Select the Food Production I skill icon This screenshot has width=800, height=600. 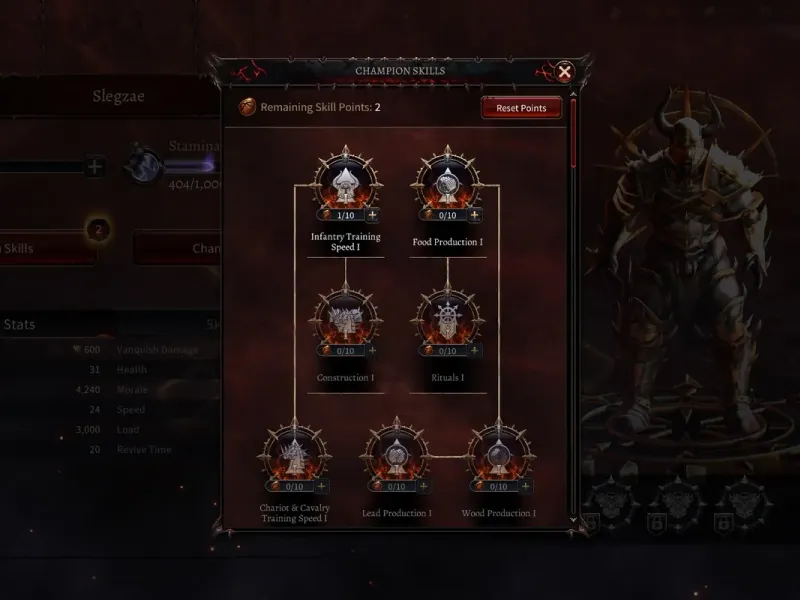[x=447, y=183]
